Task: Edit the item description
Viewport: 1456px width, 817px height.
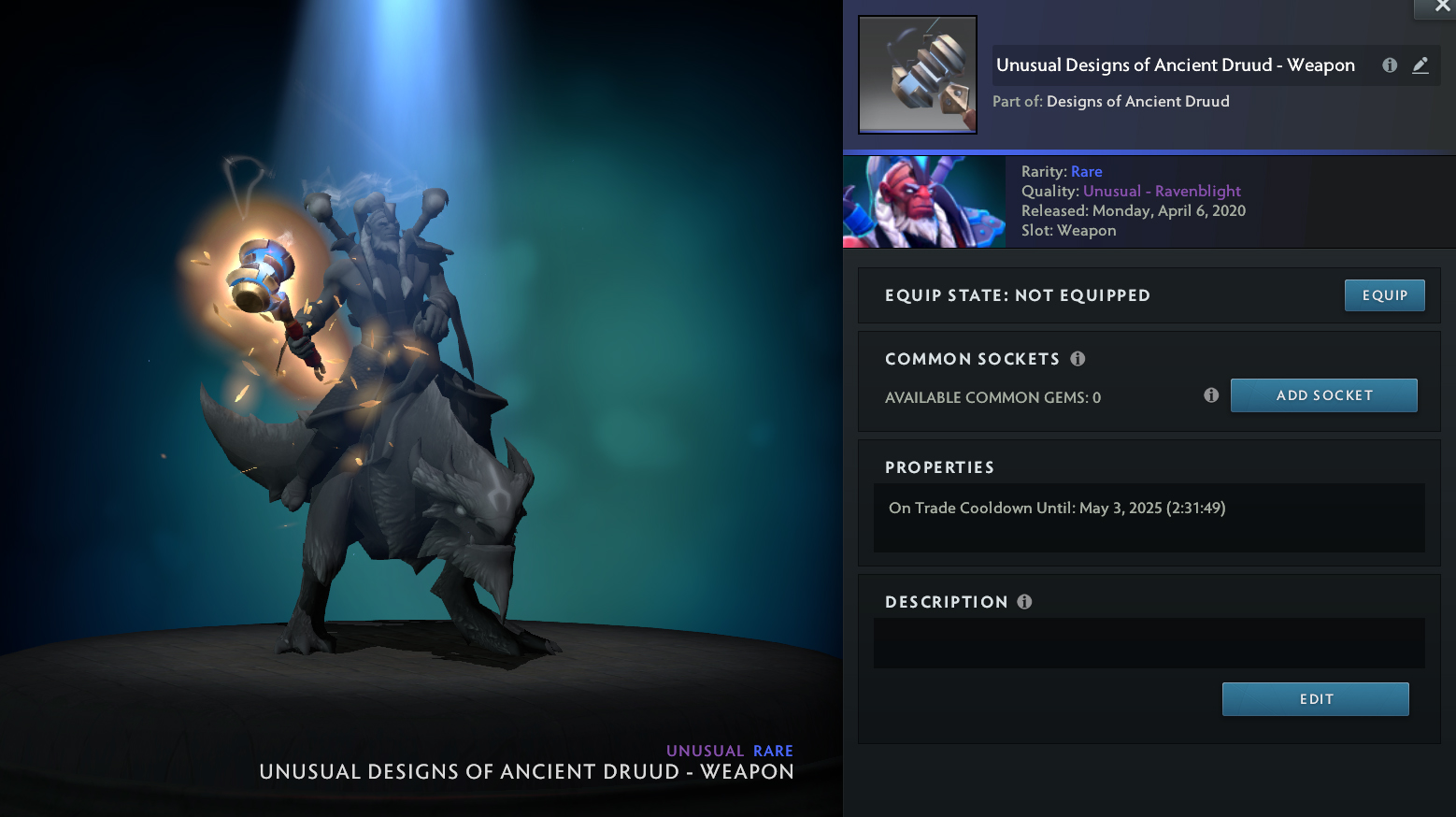Action: [x=1315, y=699]
